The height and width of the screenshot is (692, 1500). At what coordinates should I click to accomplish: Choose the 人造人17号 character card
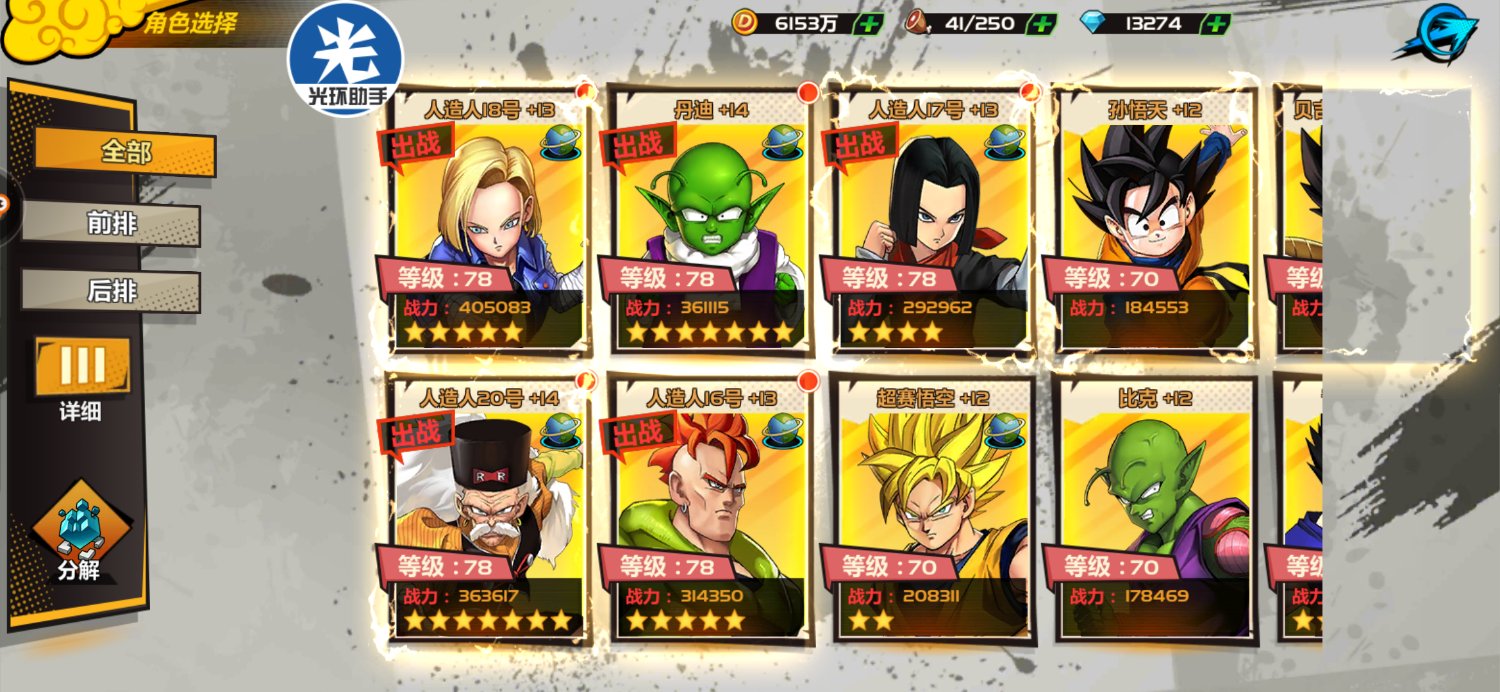931,222
